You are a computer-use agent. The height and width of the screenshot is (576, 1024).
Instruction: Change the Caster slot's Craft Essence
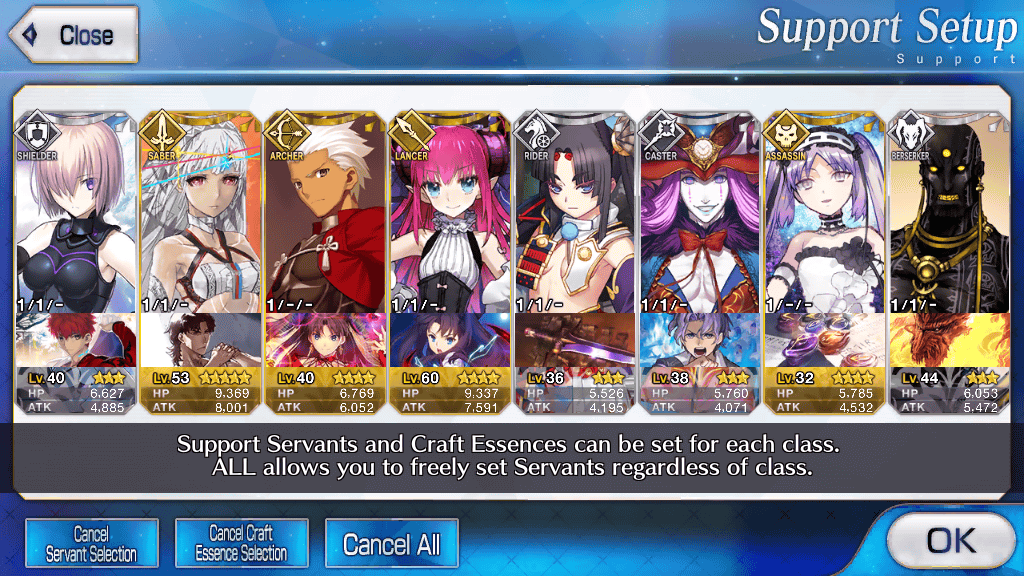699,341
